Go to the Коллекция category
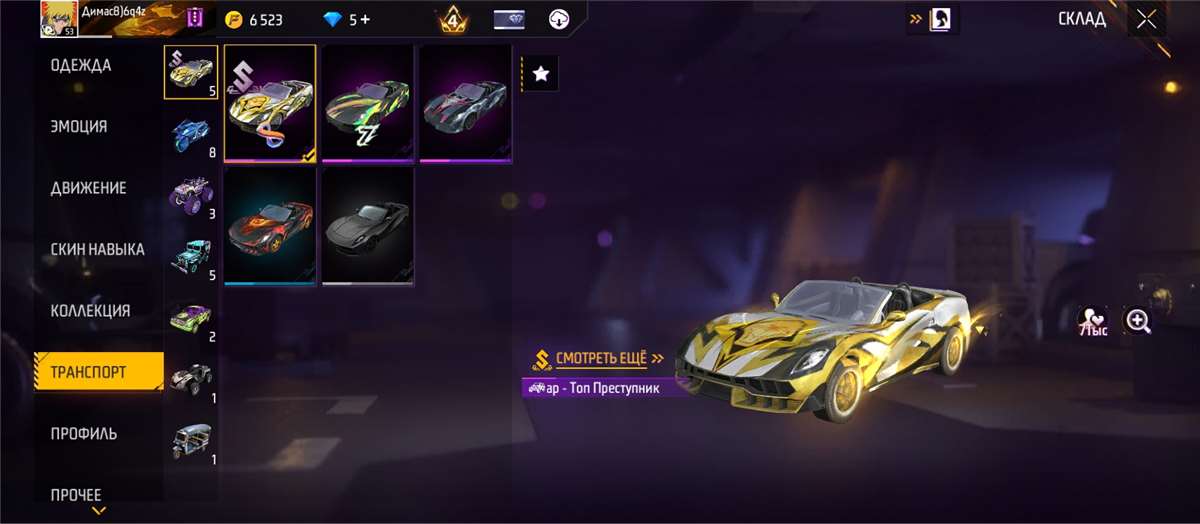 coord(90,311)
